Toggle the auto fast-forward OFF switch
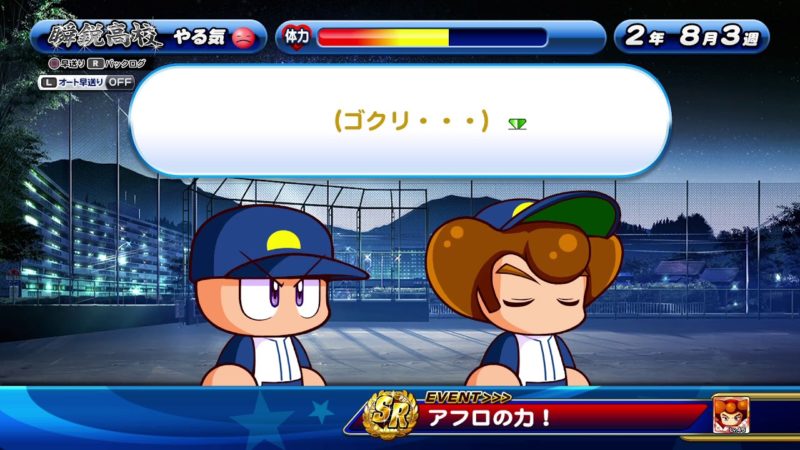800x450 pixels. coord(119,82)
